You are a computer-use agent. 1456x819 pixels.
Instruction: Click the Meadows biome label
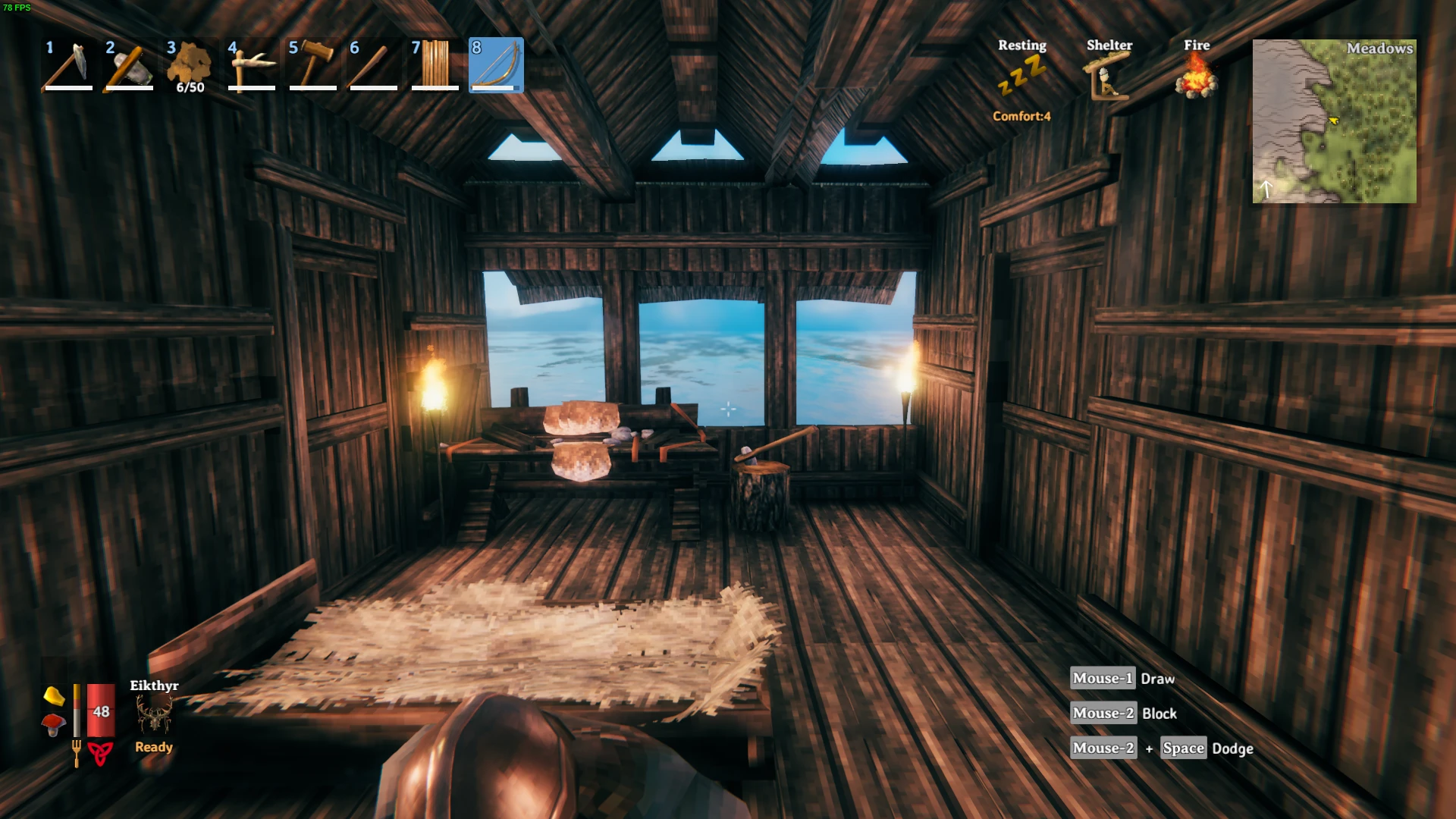pos(1380,49)
